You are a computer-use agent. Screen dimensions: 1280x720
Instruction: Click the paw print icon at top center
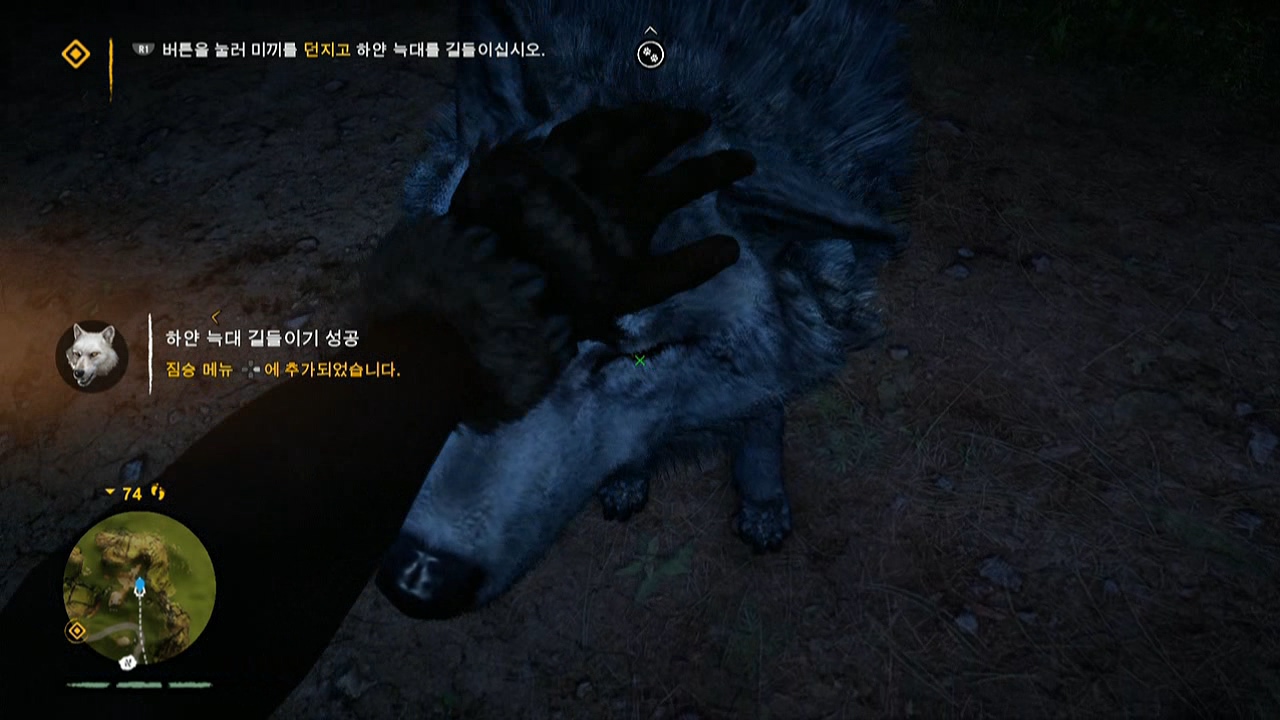click(x=650, y=55)
